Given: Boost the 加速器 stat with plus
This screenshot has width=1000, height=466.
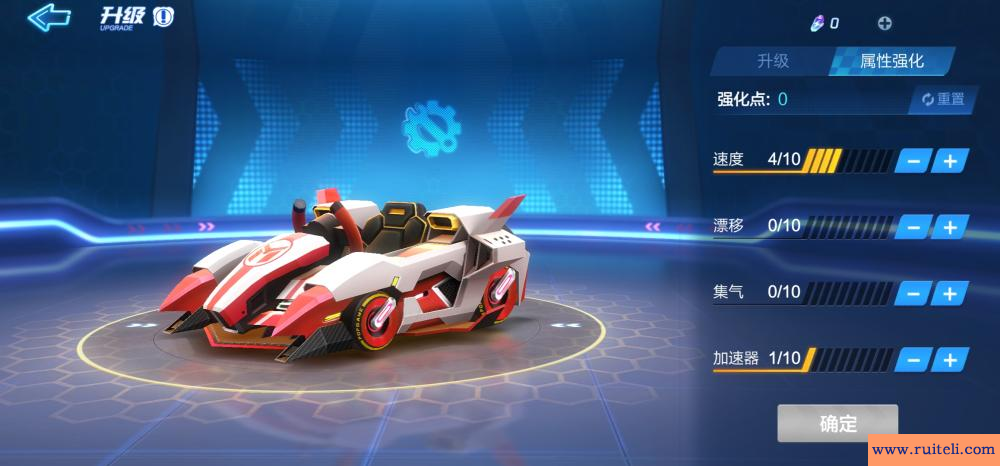Looking at the screenshot, I should click(950, 359).
